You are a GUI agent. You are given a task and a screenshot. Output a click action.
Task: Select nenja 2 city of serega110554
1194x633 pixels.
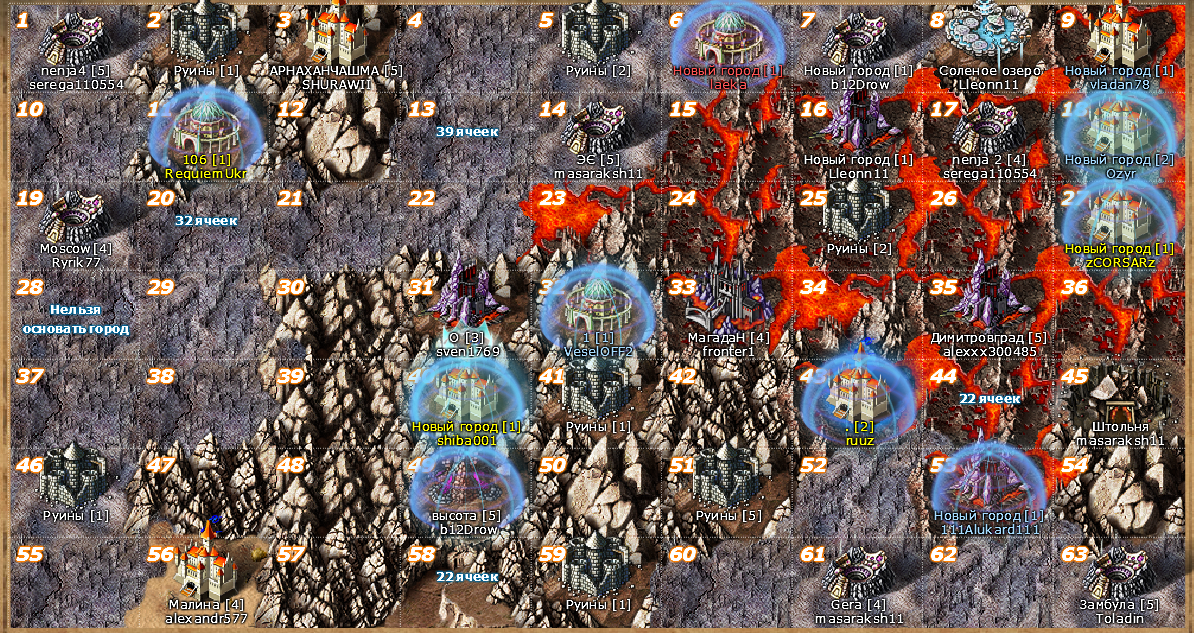coord(988,130)
